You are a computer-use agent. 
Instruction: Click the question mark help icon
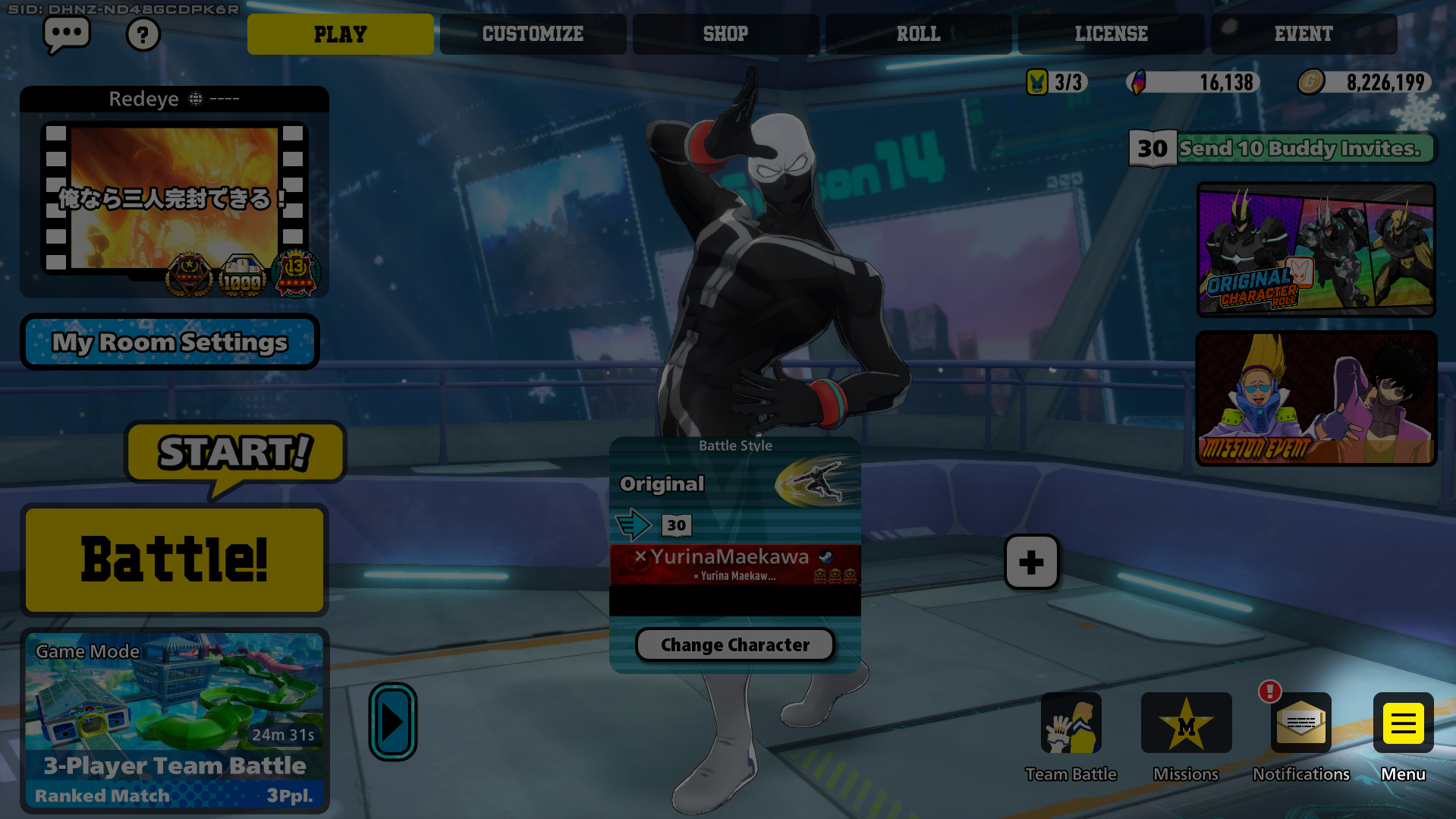(143, 35)
